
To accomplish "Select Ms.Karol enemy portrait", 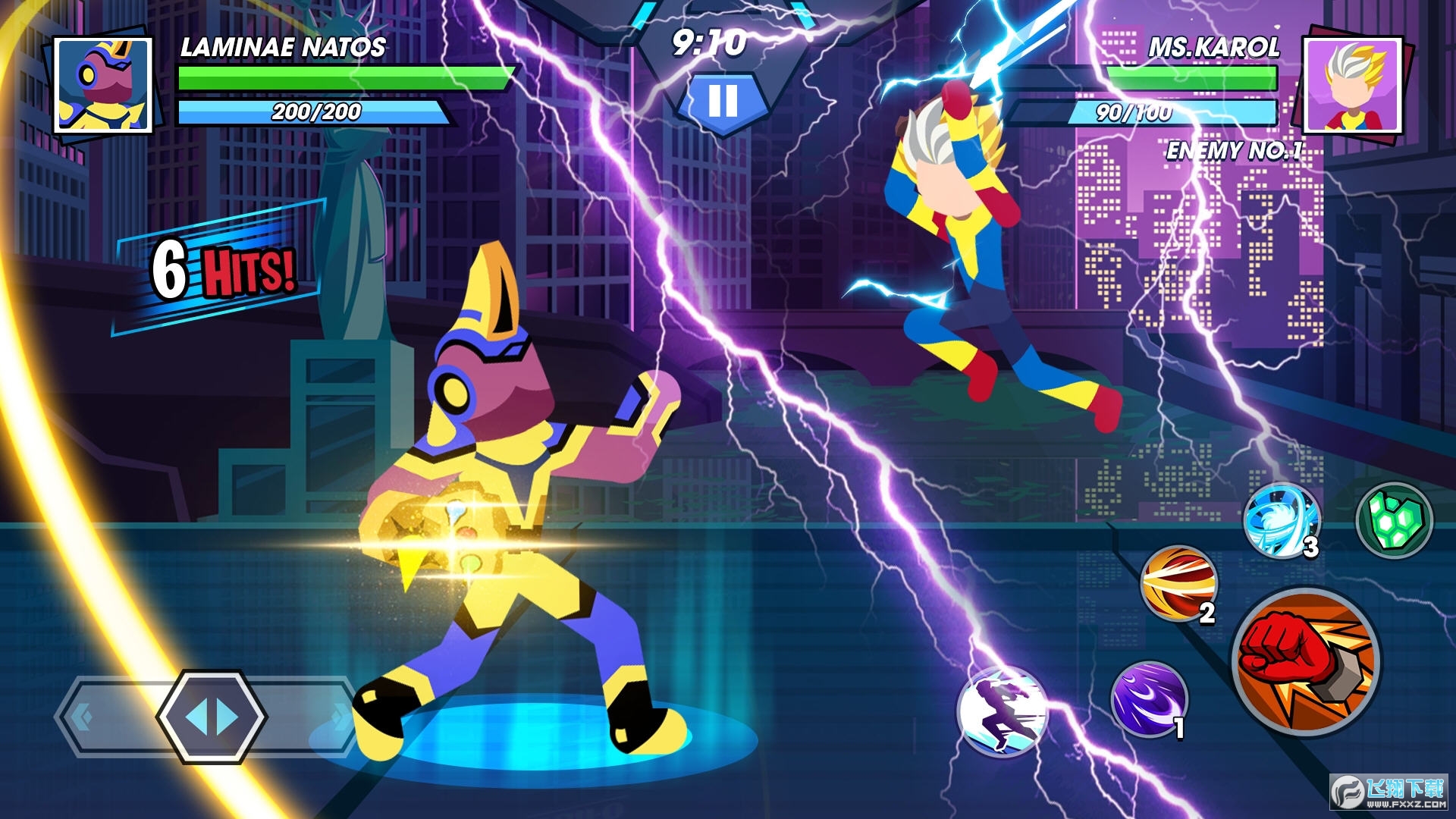I will click(1352, 85).
